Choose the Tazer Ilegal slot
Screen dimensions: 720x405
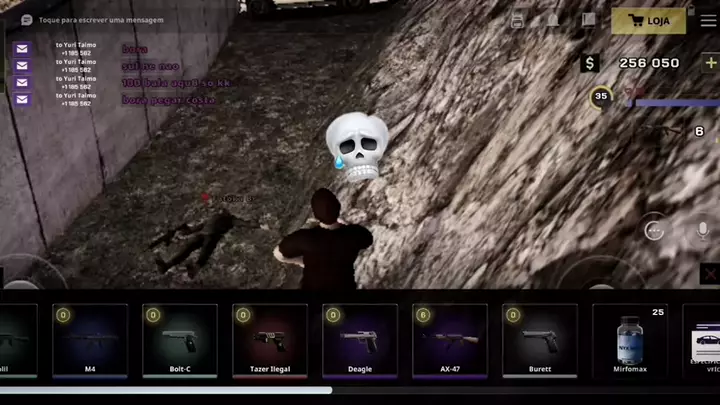click(x=270, y=341)
